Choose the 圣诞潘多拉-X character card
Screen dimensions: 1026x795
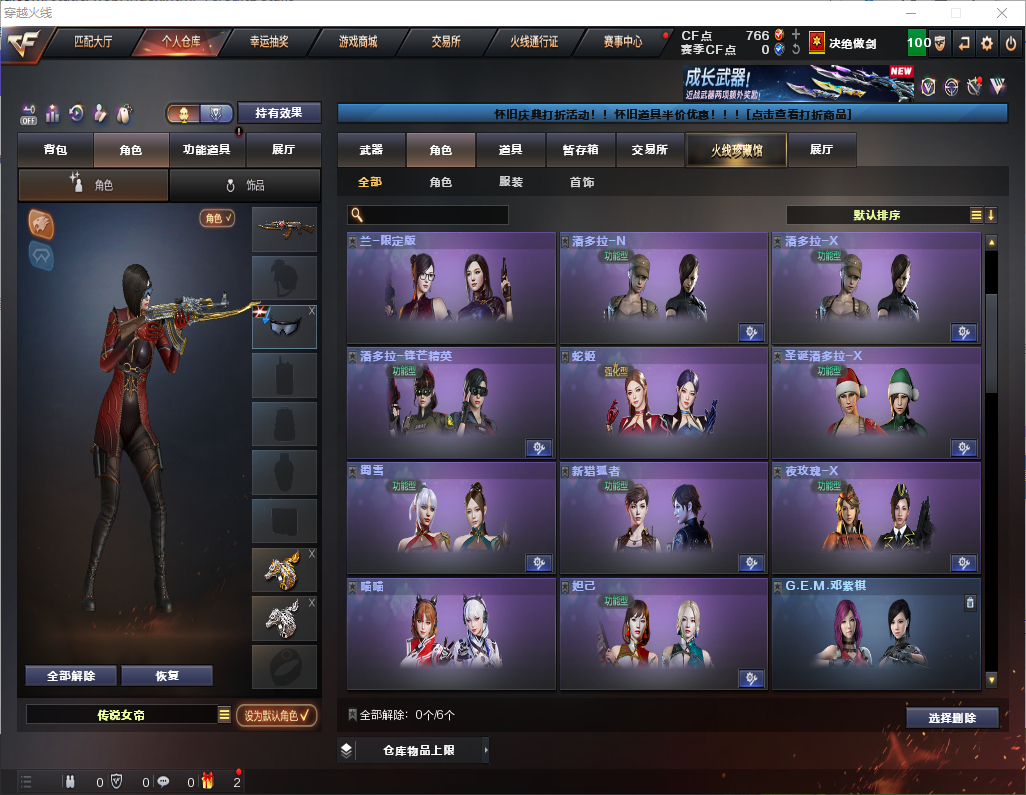click(x=875, y=403)
